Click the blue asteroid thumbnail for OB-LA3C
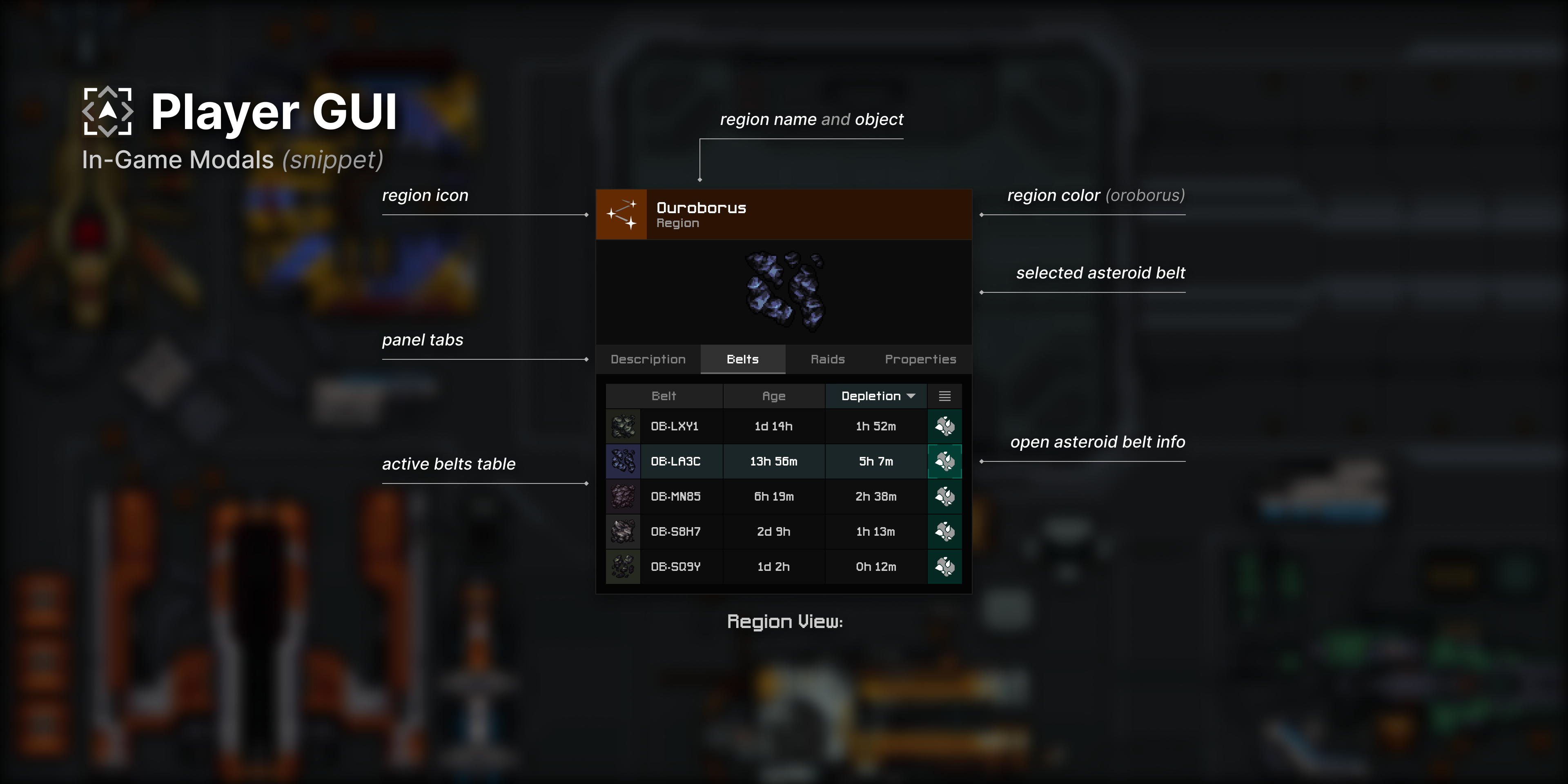1568x784 pixels. pyautogui.click(x=623, y=461)
